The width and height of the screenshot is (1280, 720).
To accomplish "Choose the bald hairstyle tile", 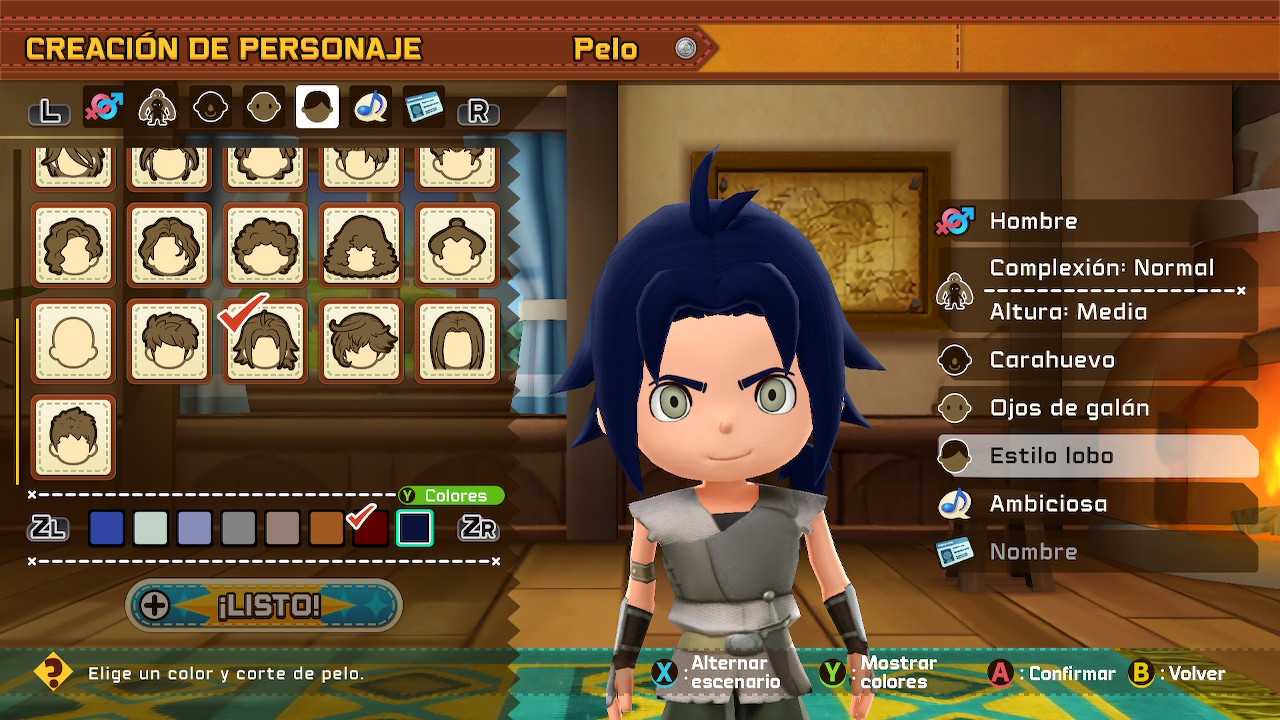I will pos(73,341).
